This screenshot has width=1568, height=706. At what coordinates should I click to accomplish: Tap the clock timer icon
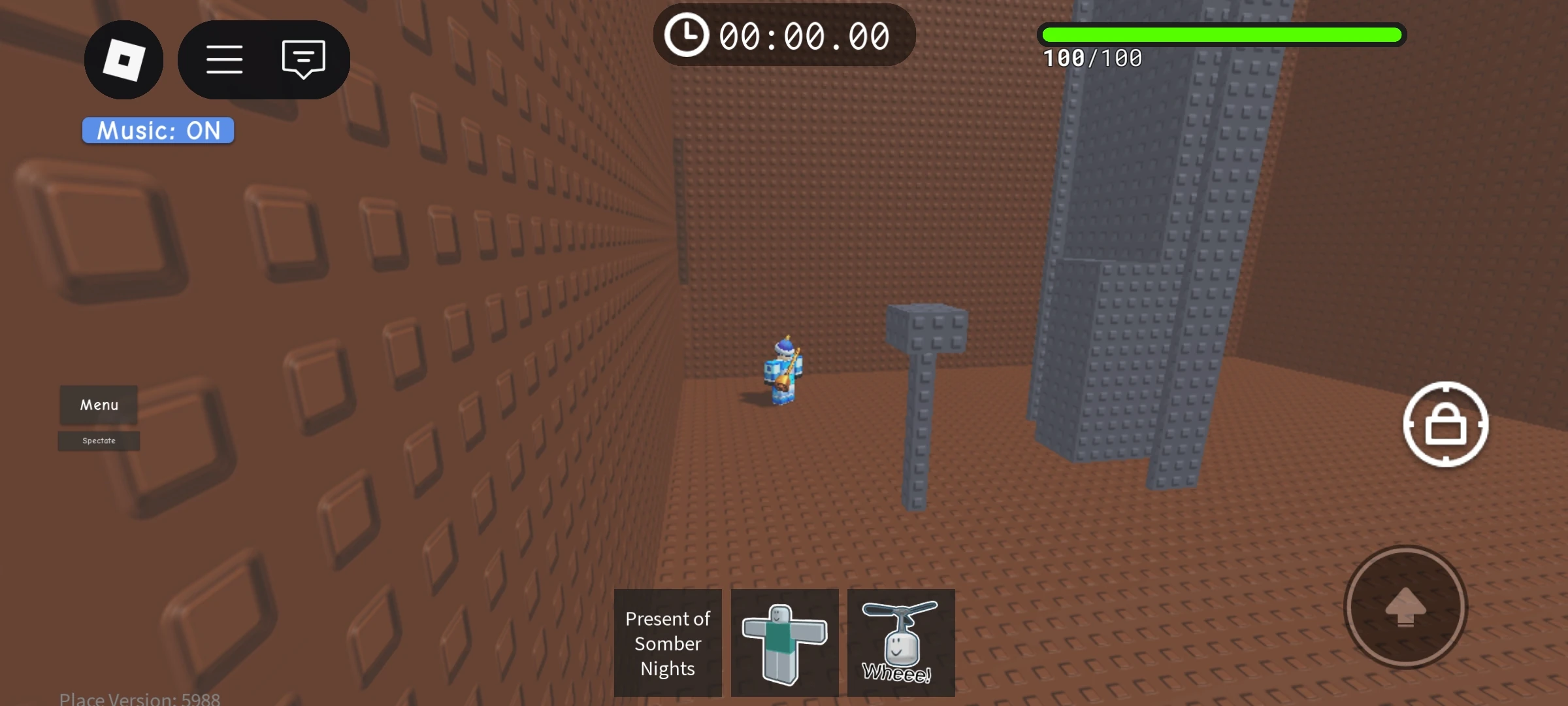click(x=687, y=36)
